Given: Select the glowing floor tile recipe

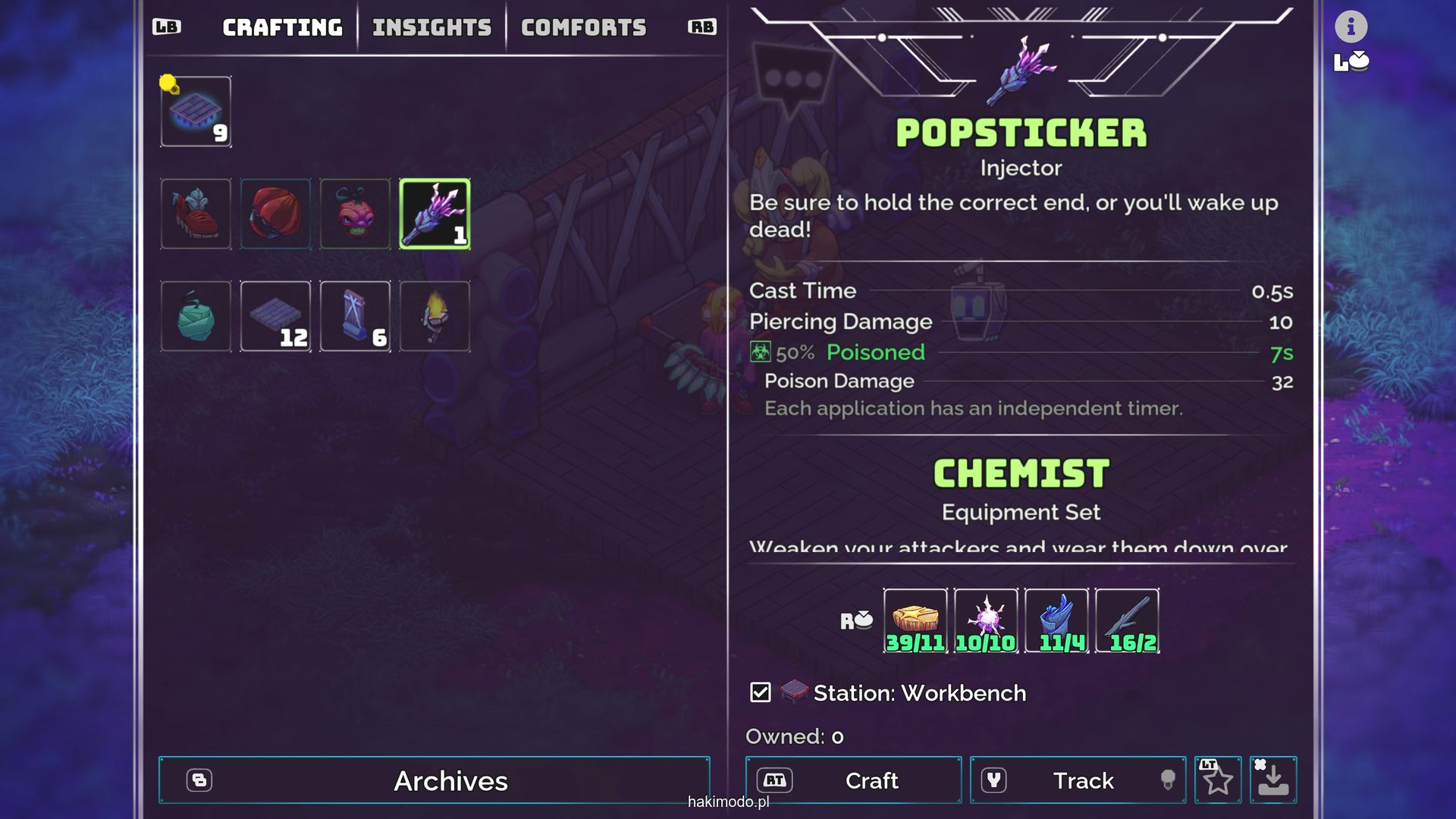Looking at the screenshot, I should tap(196, 111).
